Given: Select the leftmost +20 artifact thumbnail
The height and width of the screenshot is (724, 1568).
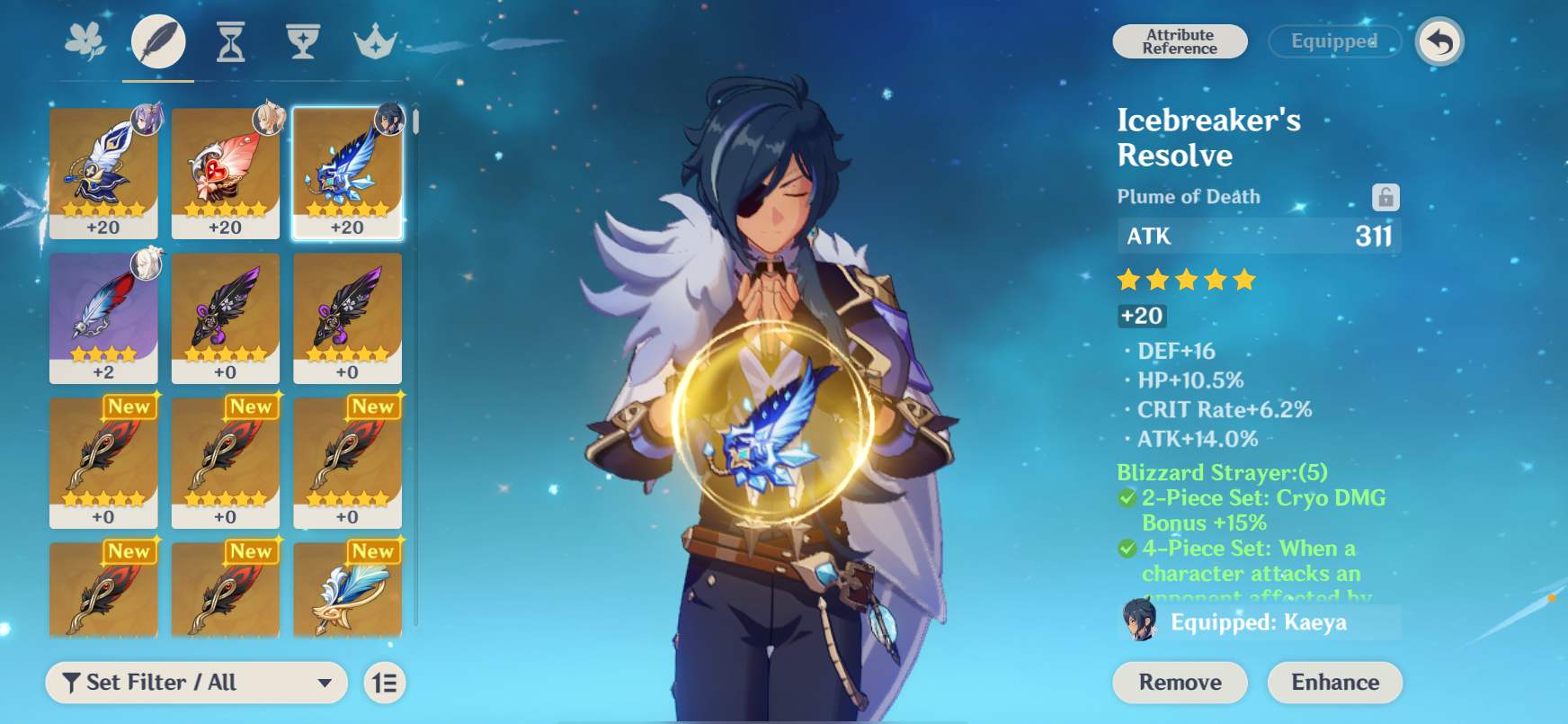Looking at the screenshot, I should (103, 171).
